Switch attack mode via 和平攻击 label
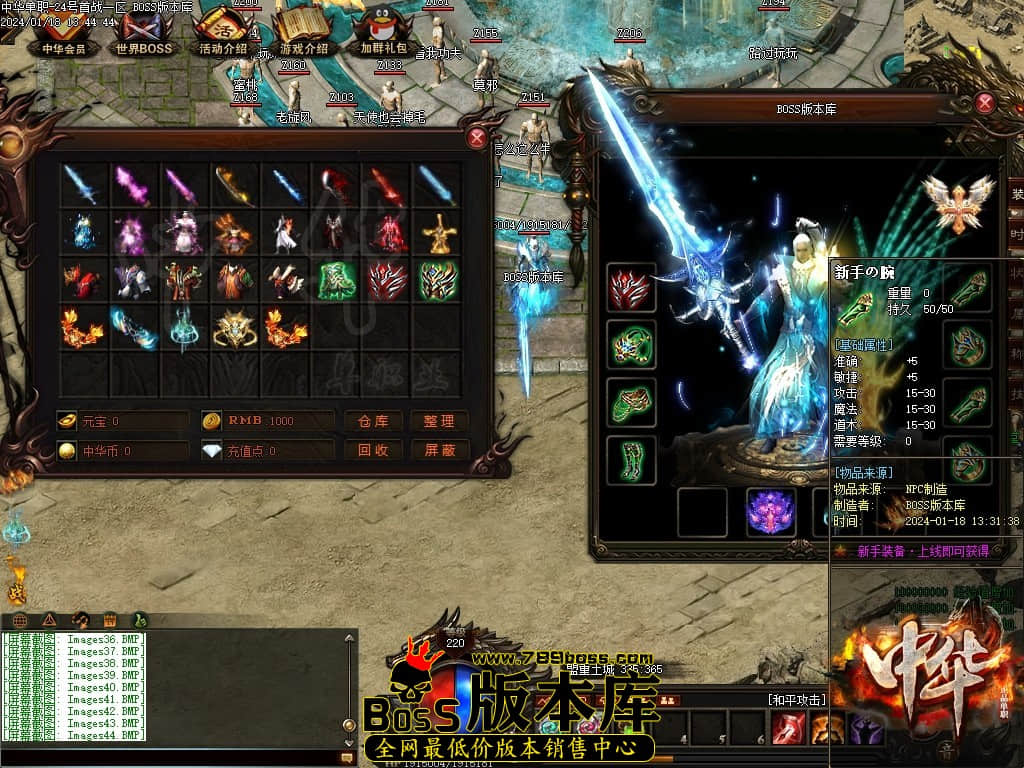1024x768 pixels. click(x=797, y=699)
